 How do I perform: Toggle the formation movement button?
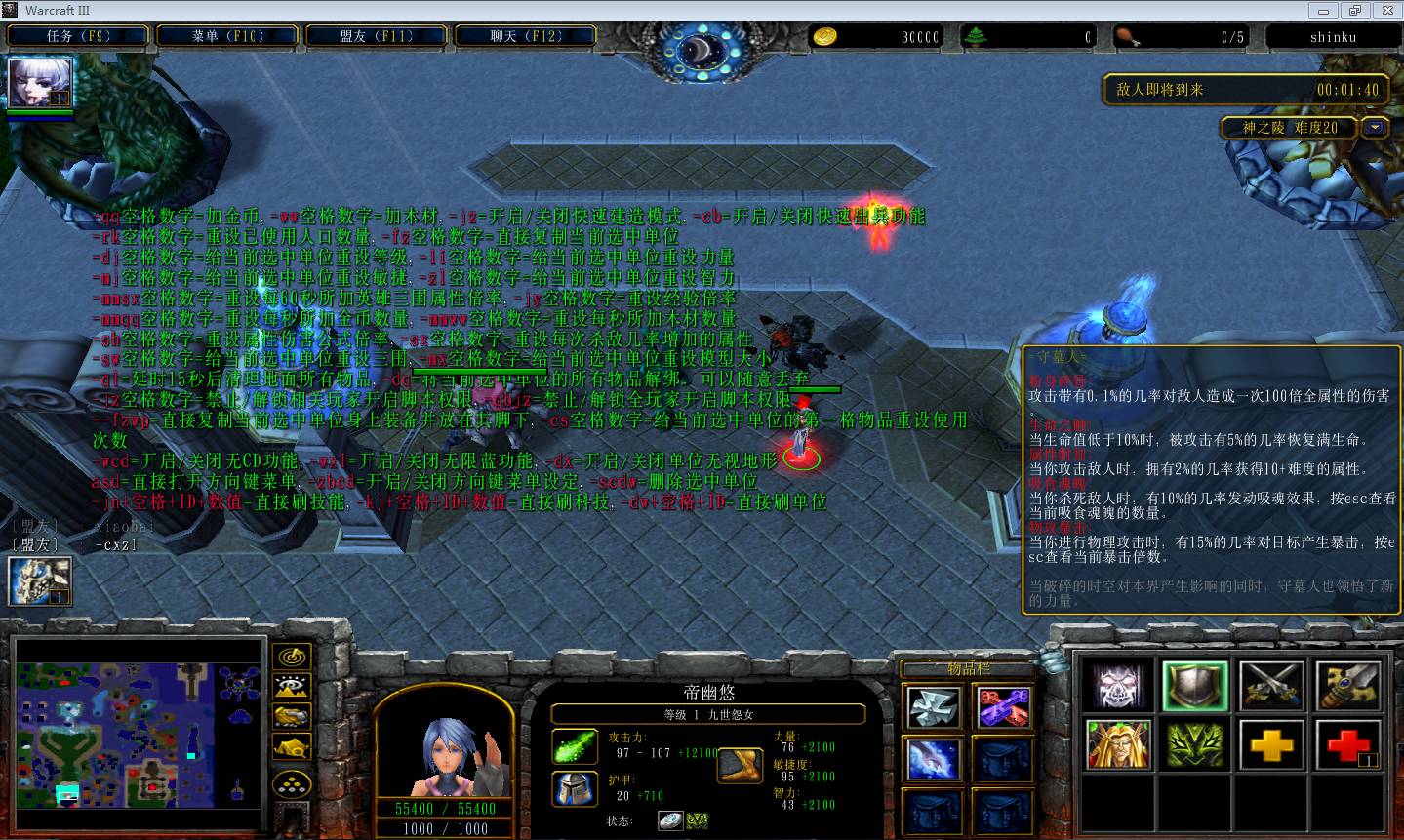coord(291,783)
